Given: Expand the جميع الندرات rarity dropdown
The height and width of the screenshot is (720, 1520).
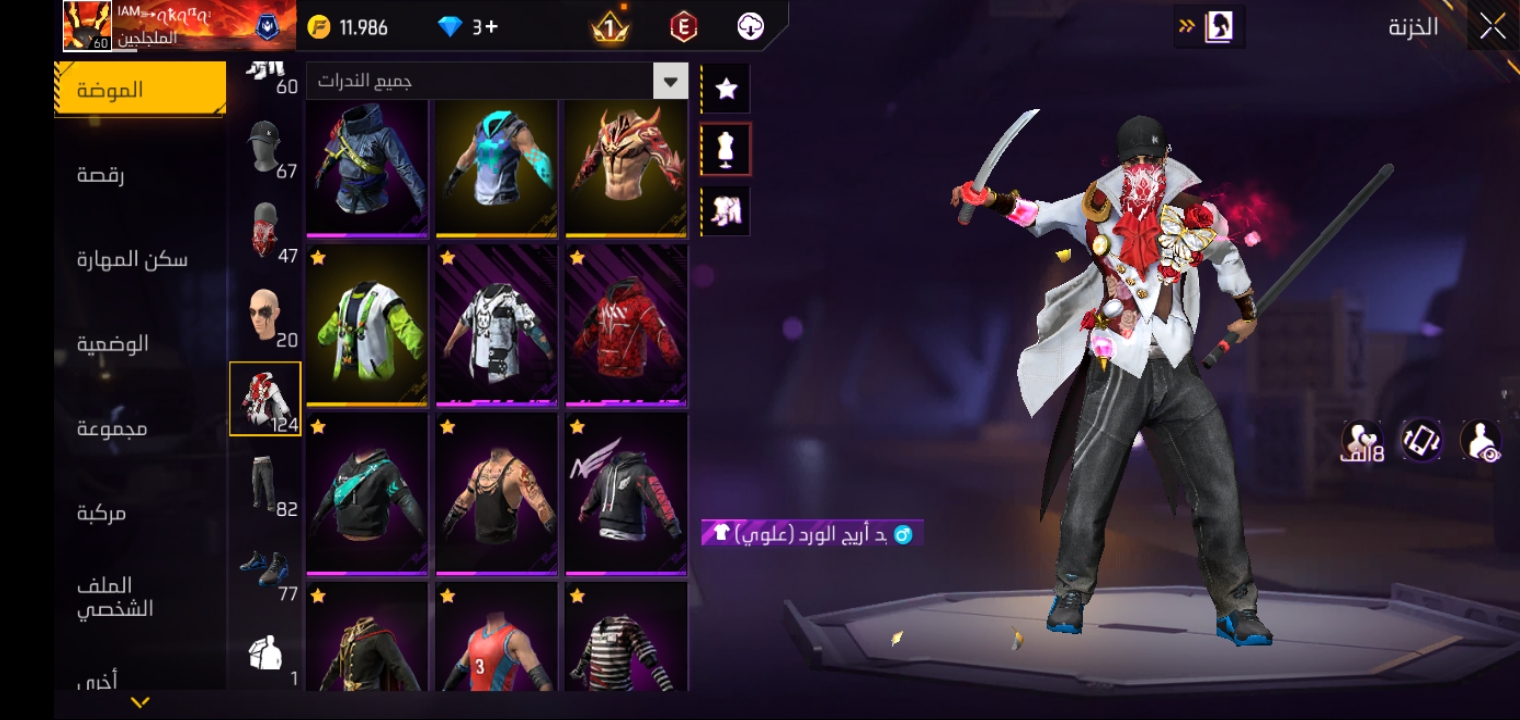Looking at the screenshot, I should click(670, 81).
